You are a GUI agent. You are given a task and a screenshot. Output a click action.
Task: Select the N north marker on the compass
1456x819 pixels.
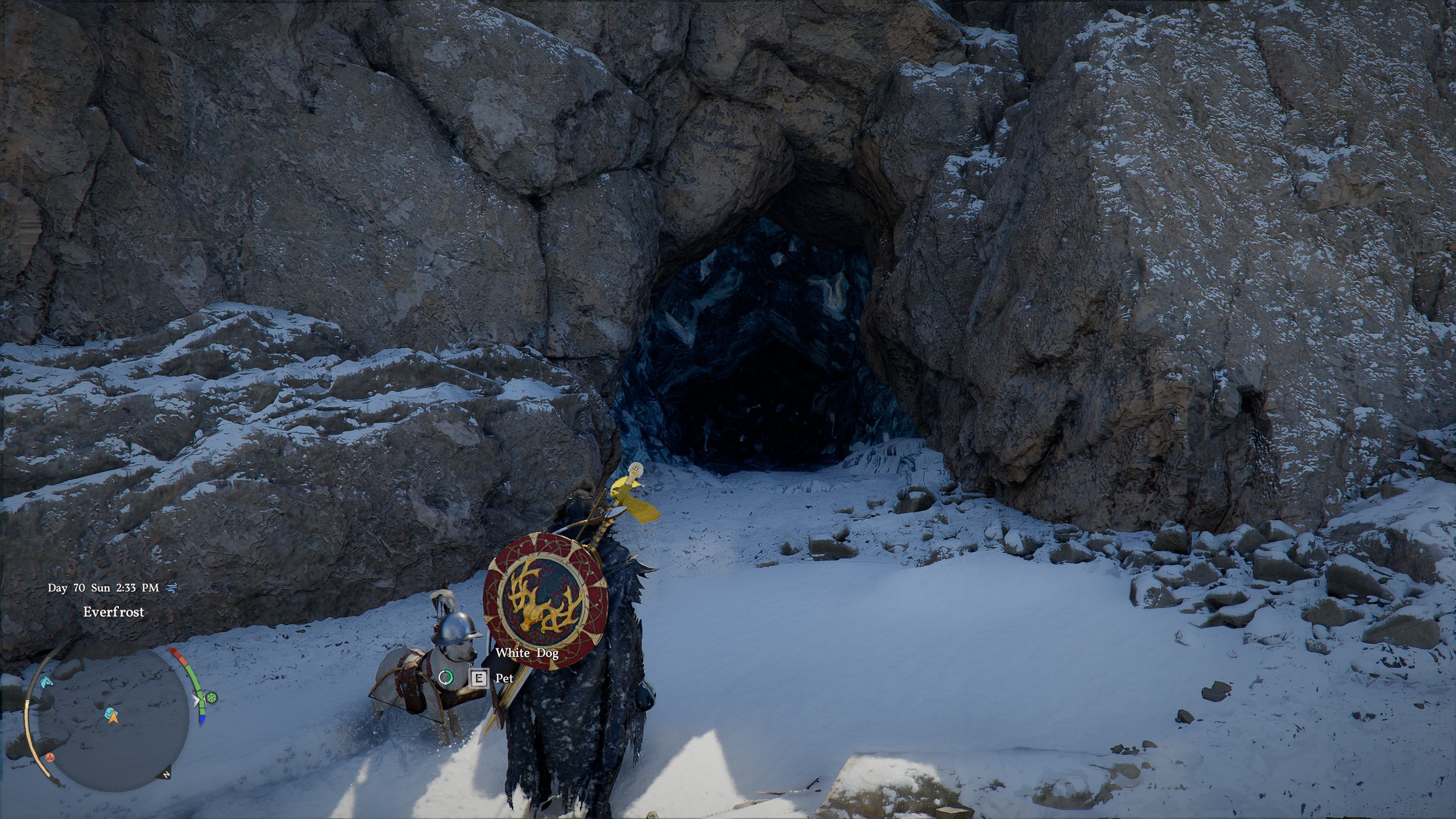(166, 775)
